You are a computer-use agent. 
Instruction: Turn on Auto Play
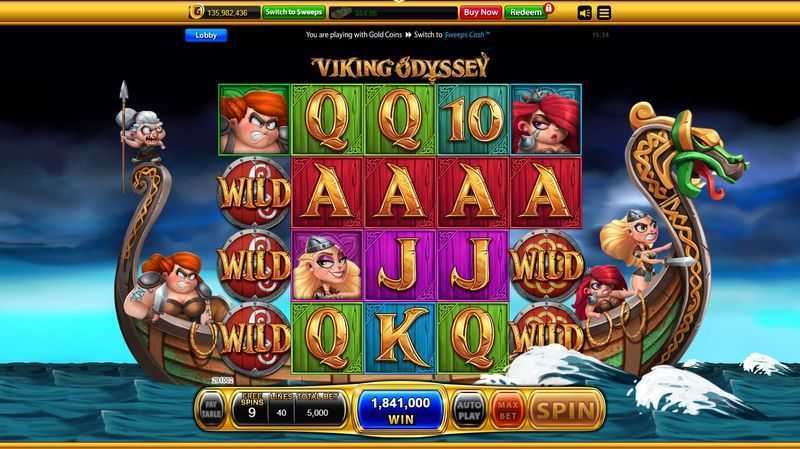coord(468,409)
